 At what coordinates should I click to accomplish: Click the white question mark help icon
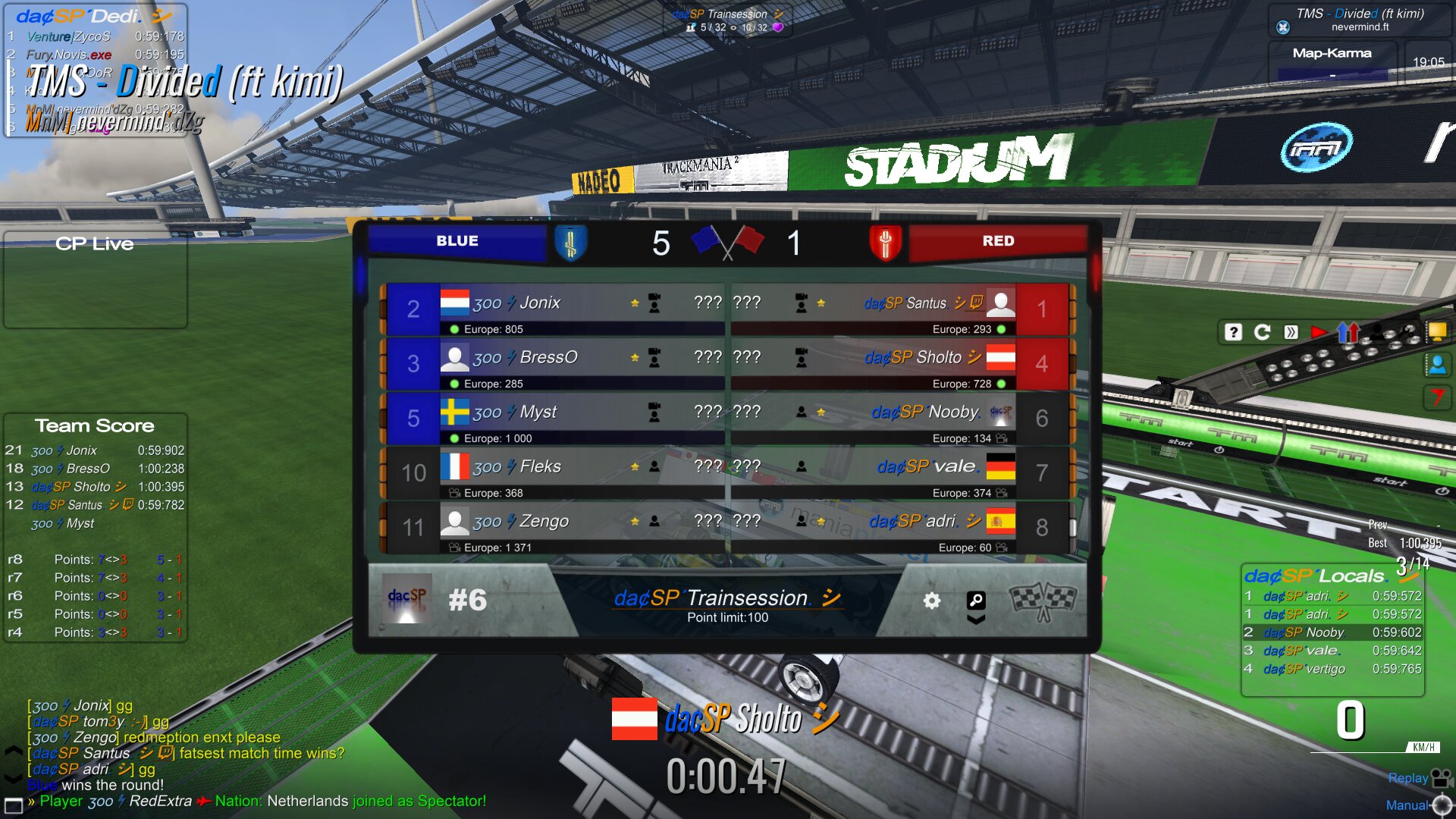[1233, 332]
